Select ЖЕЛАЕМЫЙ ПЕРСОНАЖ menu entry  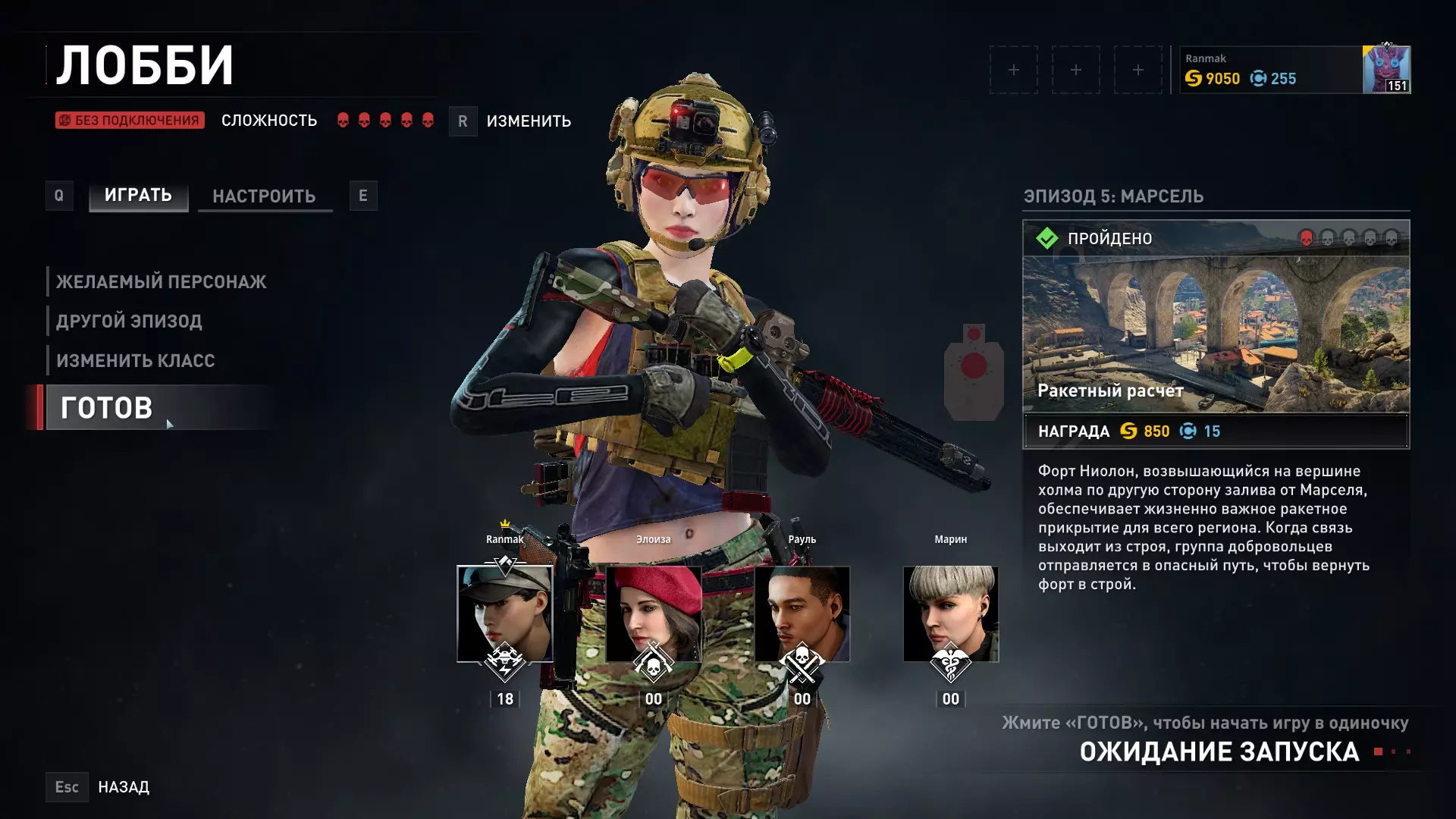(161, 282)
